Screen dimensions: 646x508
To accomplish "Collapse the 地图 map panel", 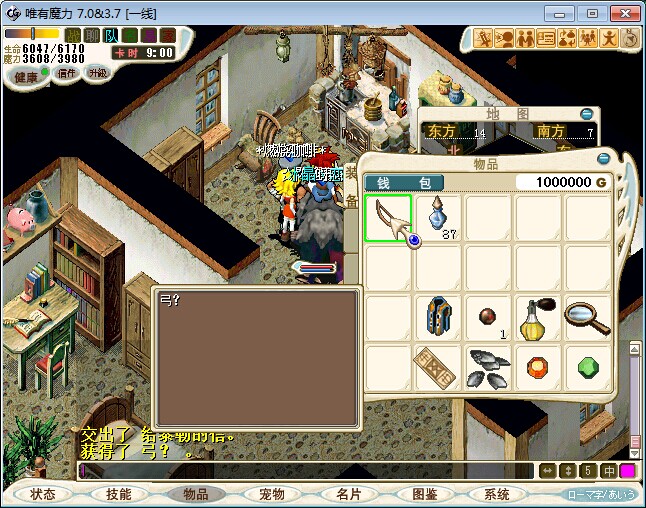I will tap(587, 114).
